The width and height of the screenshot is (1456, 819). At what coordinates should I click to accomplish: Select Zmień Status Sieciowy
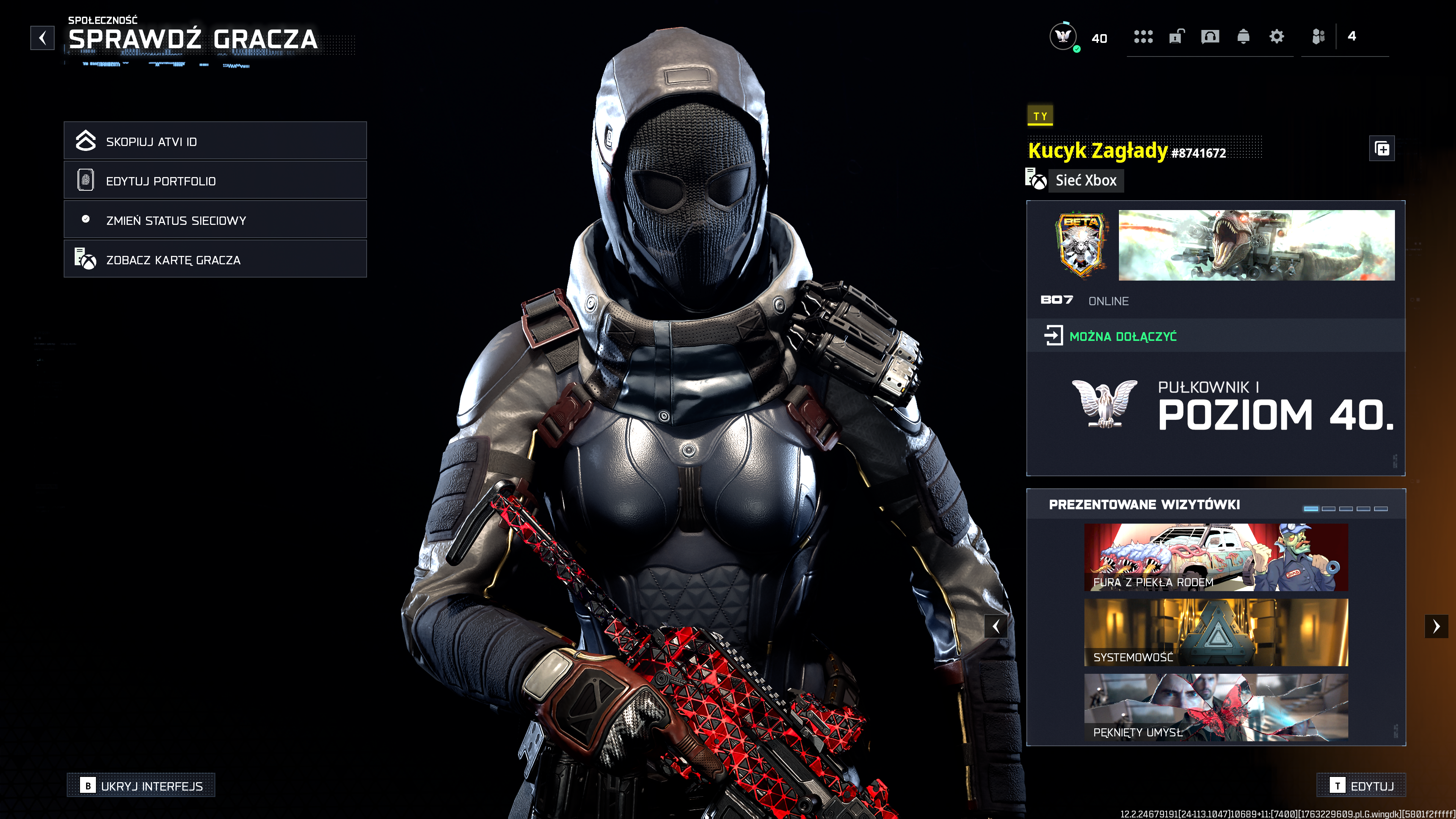click(x=215, y=220)
